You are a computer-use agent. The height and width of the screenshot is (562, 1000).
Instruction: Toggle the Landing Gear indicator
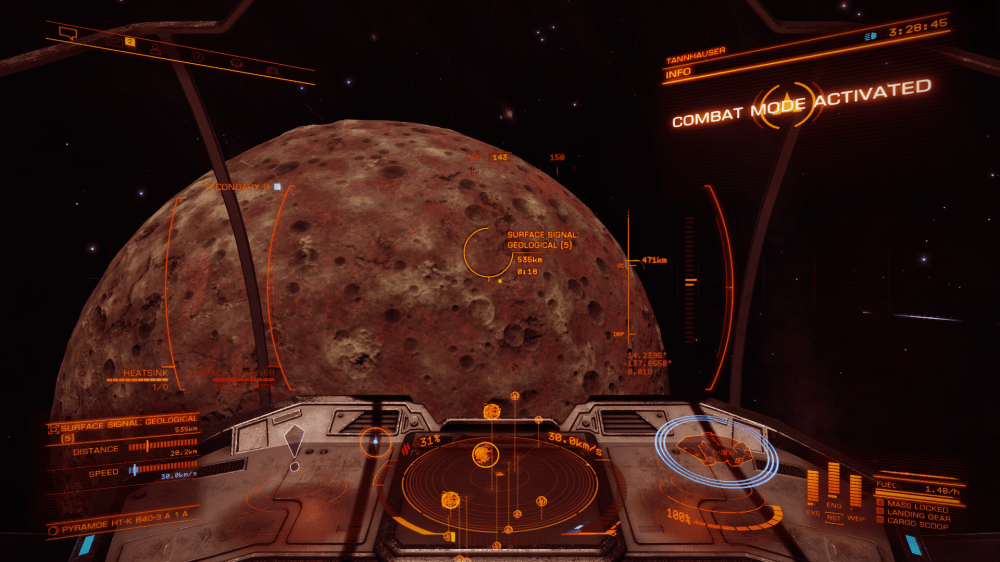pos(912,514)
